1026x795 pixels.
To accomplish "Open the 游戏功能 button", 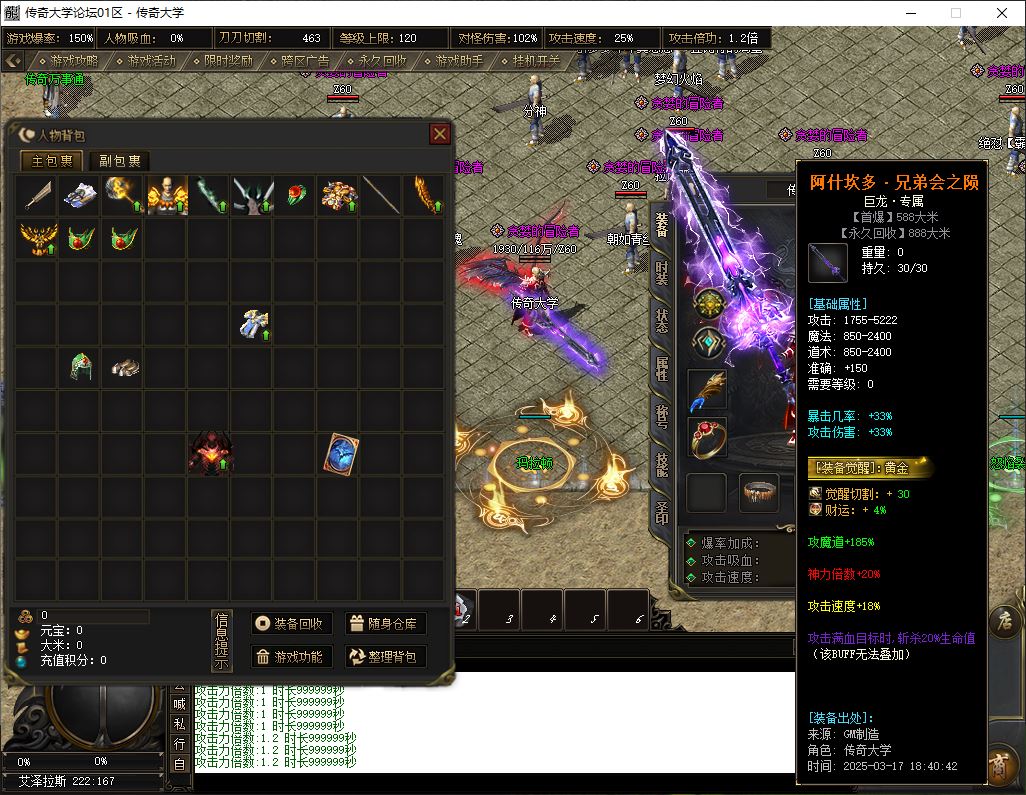I will click(291, 656).
